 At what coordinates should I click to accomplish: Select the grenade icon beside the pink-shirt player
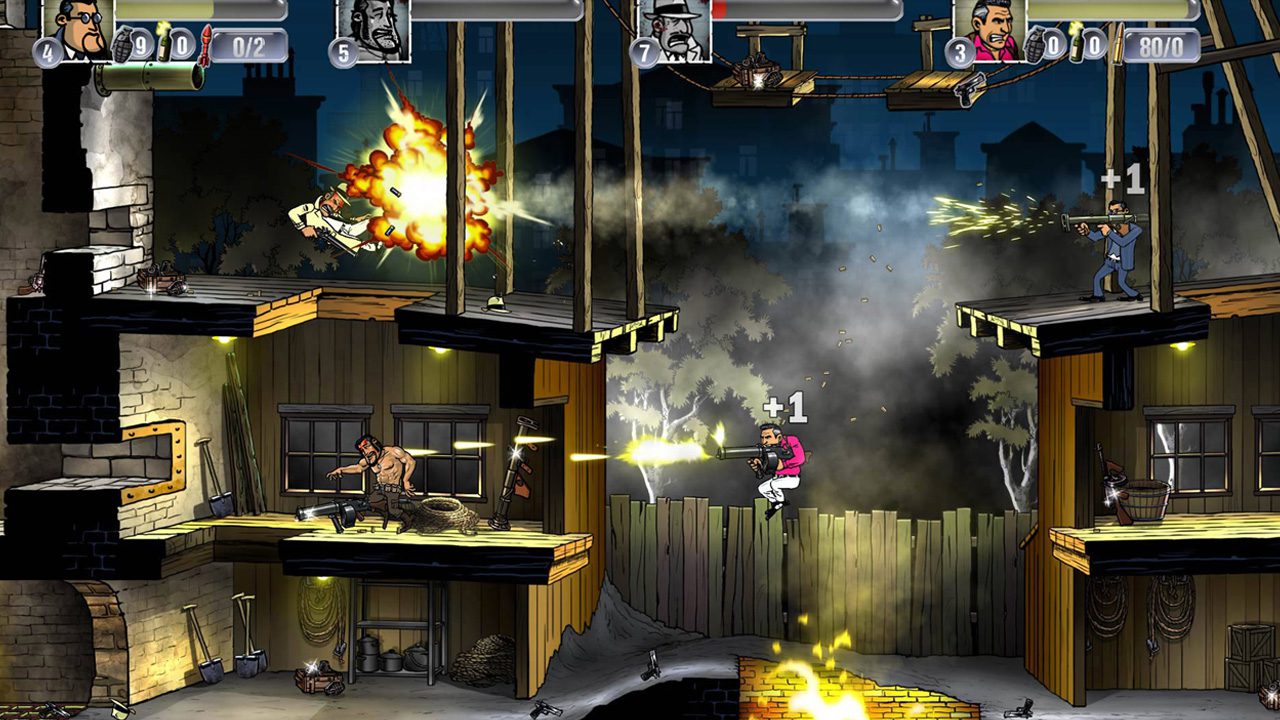1035,45
